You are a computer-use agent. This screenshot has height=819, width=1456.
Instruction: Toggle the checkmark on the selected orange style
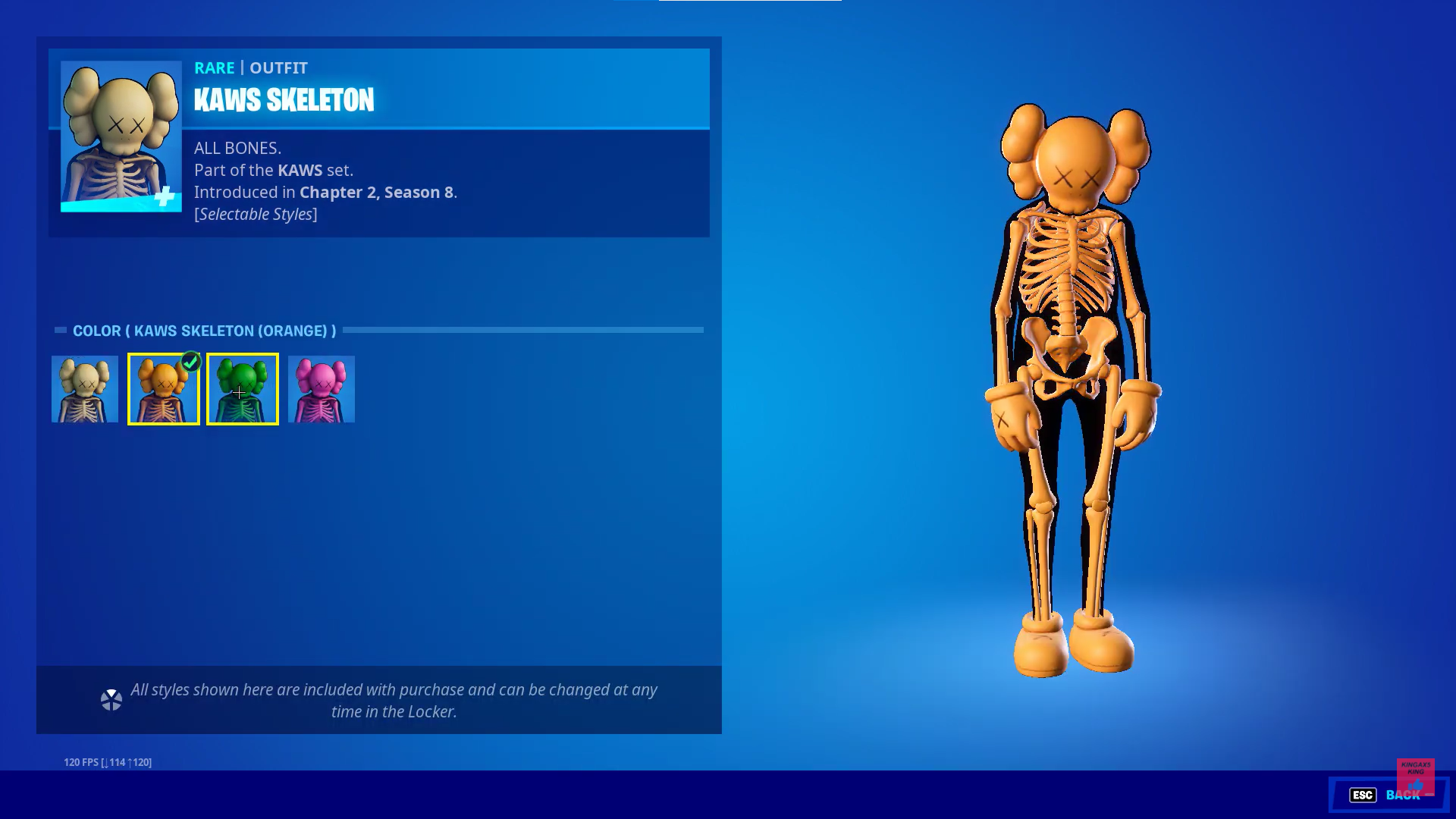[190, 362]
